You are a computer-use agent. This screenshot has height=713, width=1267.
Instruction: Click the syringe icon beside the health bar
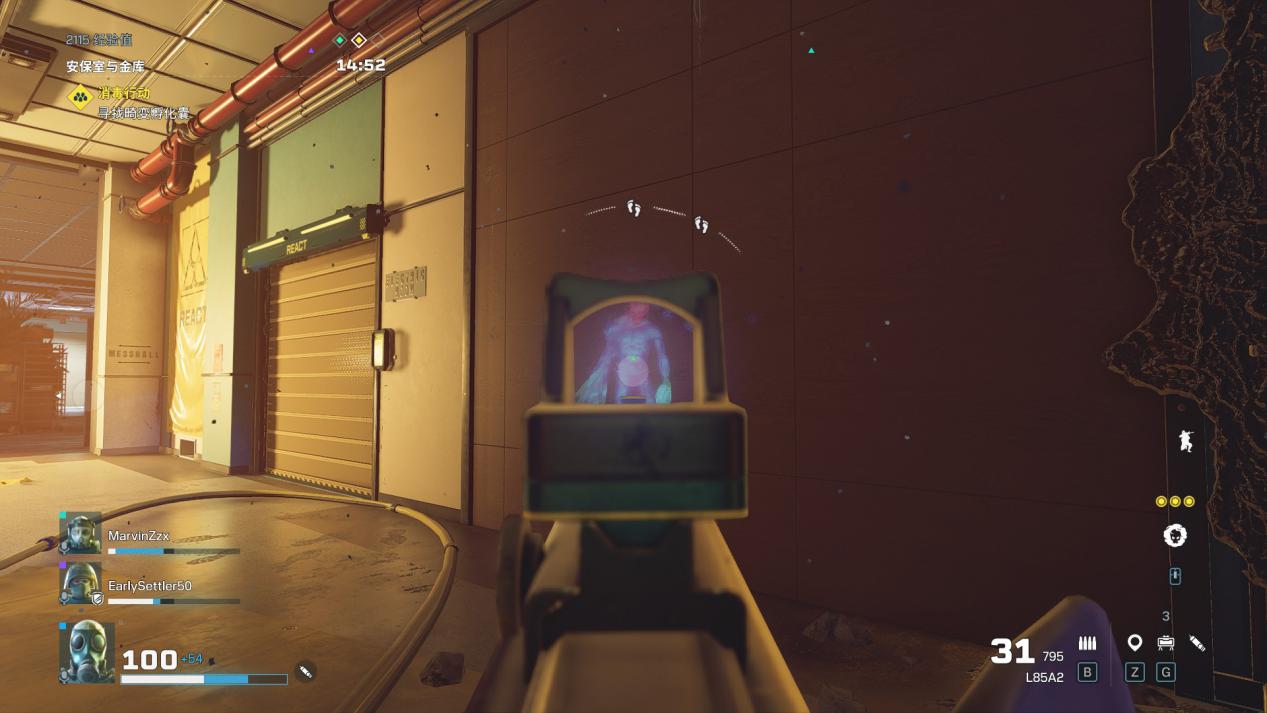306,671
